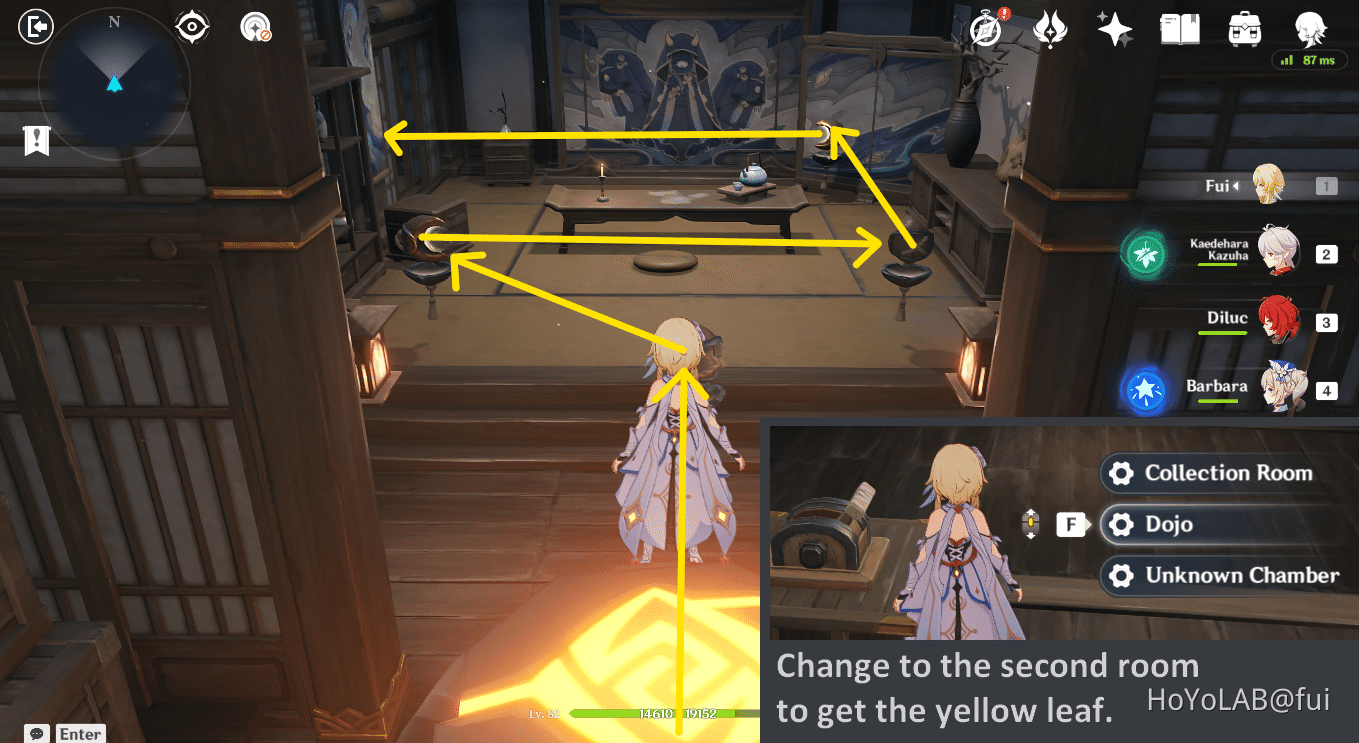This screenshot has height=743, width=1359.
Task: Open the Inventory bag icon
Action: [1244, 29]
